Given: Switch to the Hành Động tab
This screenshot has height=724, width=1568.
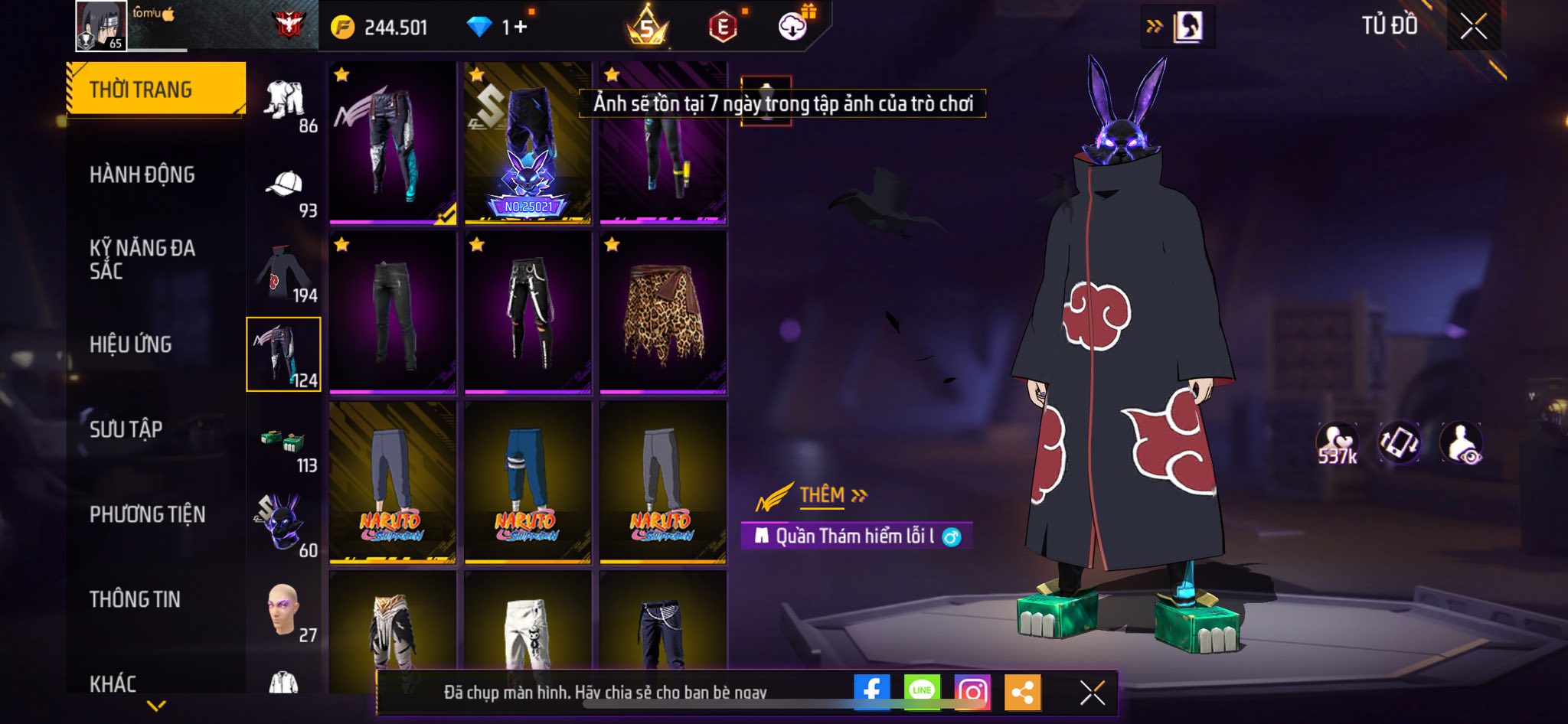Looking at the screenshot, I should tap(142, 174).
